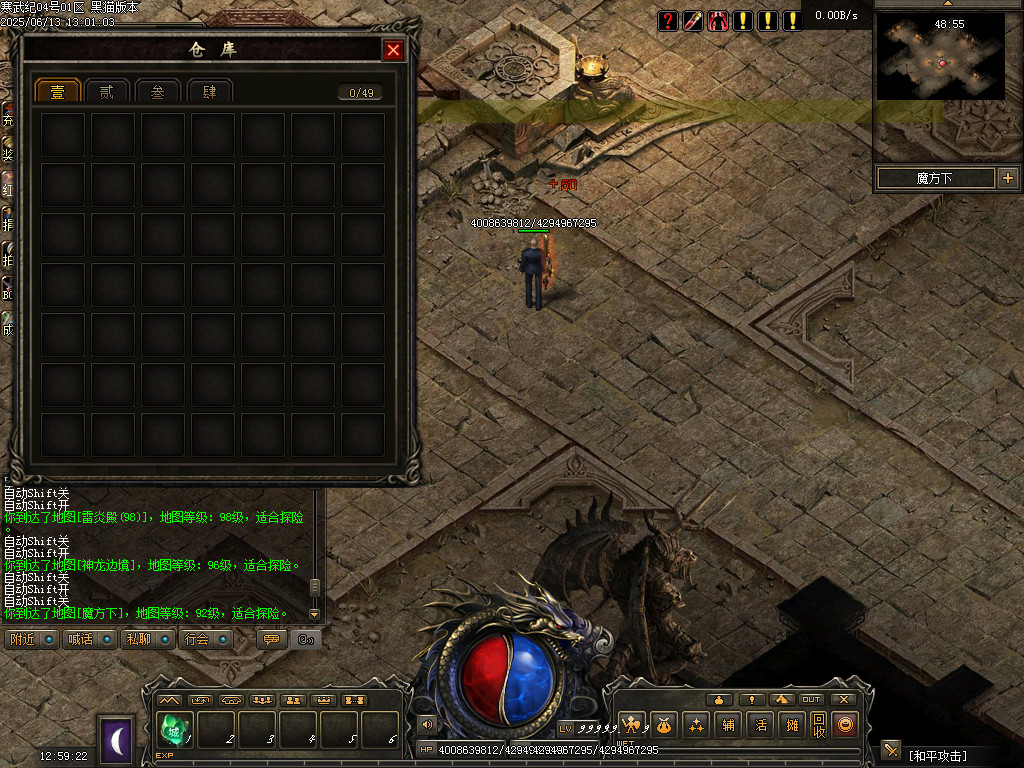This screenshot has height=768, width=1024.
Task: Select warehouse tab 肆
Action: 209,92
